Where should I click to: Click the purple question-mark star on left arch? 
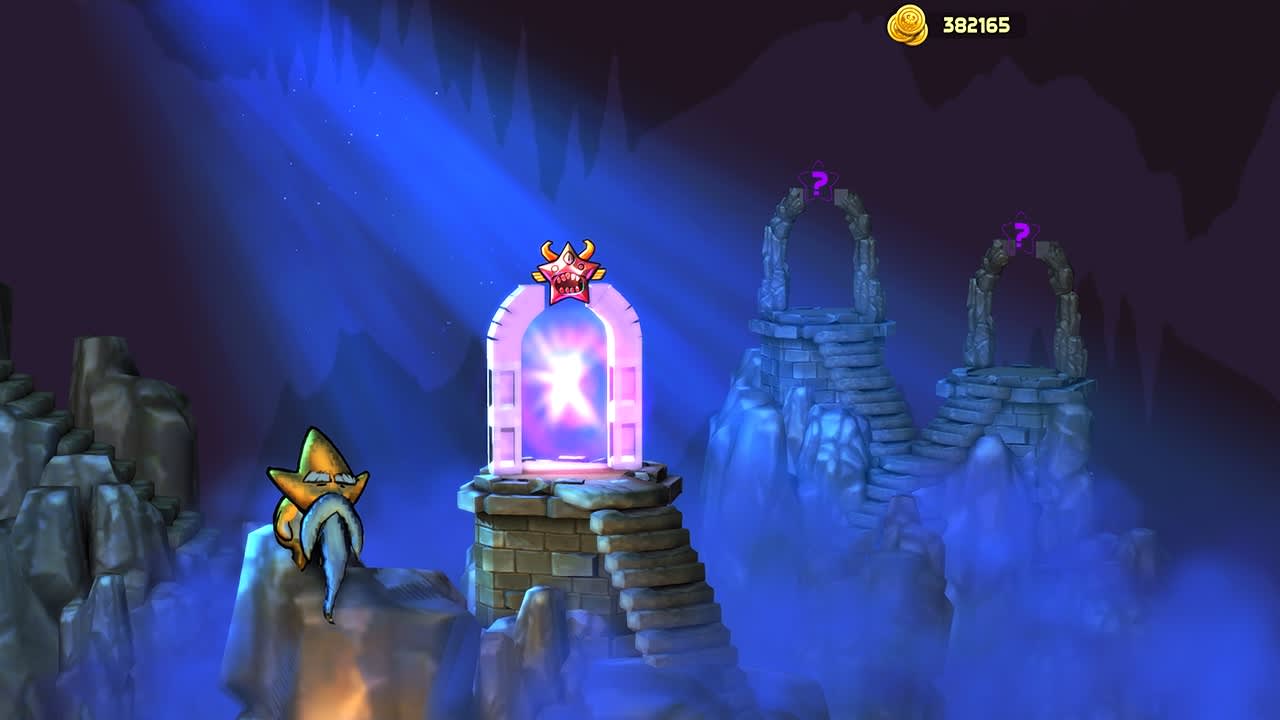tap(817, 183)
